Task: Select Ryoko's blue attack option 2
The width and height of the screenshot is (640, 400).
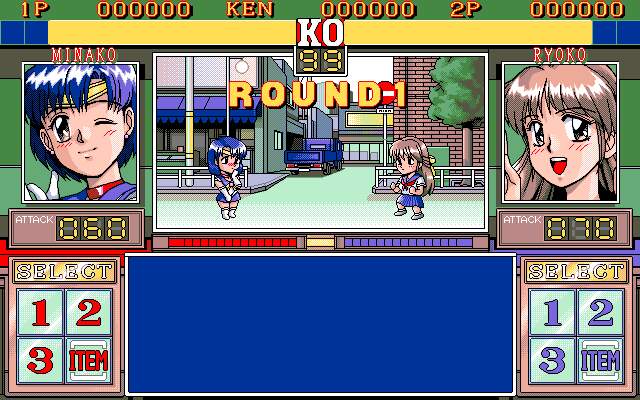Action: [x=600, y=312]
